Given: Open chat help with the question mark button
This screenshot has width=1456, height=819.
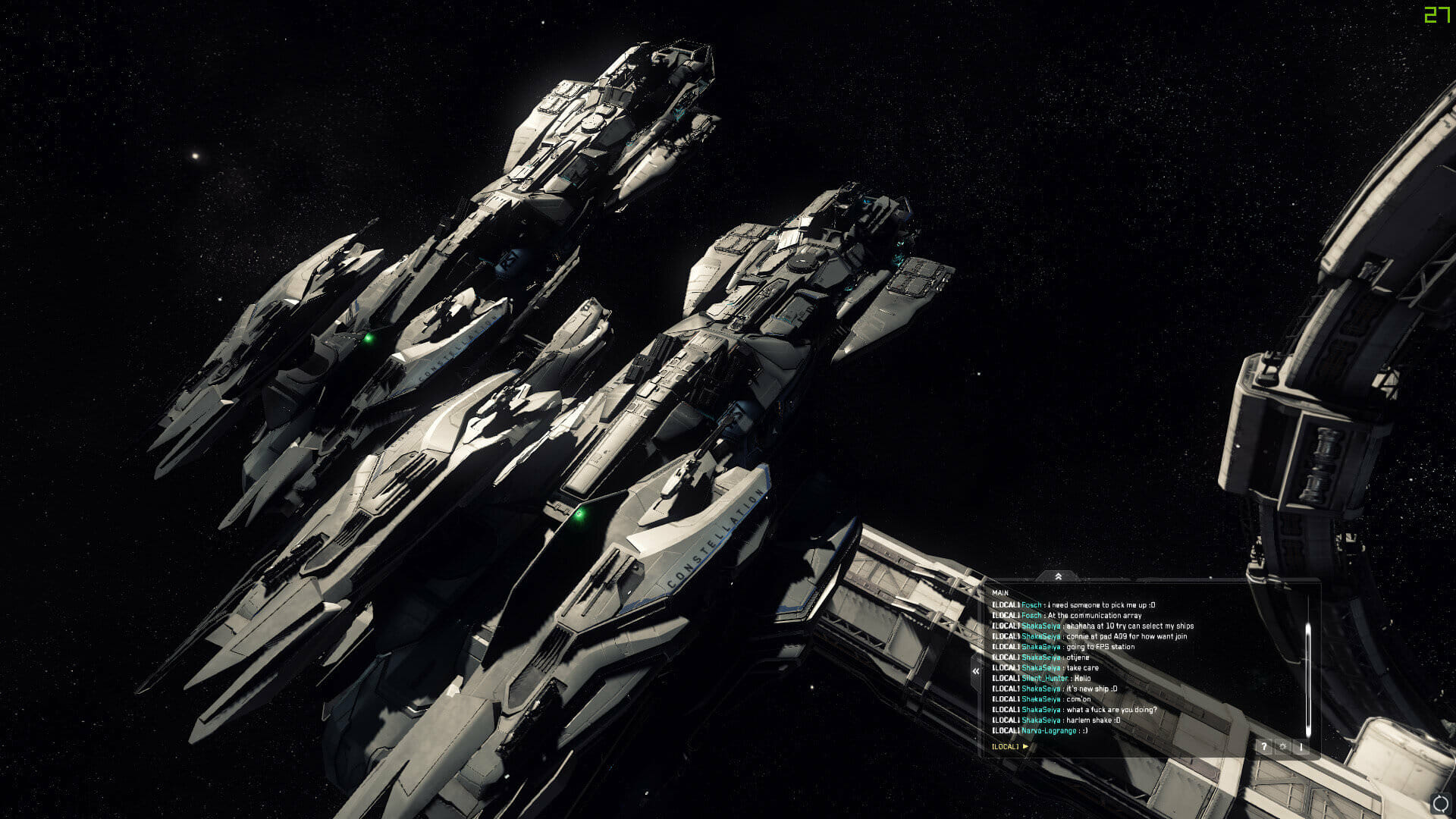Looking at the screenshot, I should 1263,747.
